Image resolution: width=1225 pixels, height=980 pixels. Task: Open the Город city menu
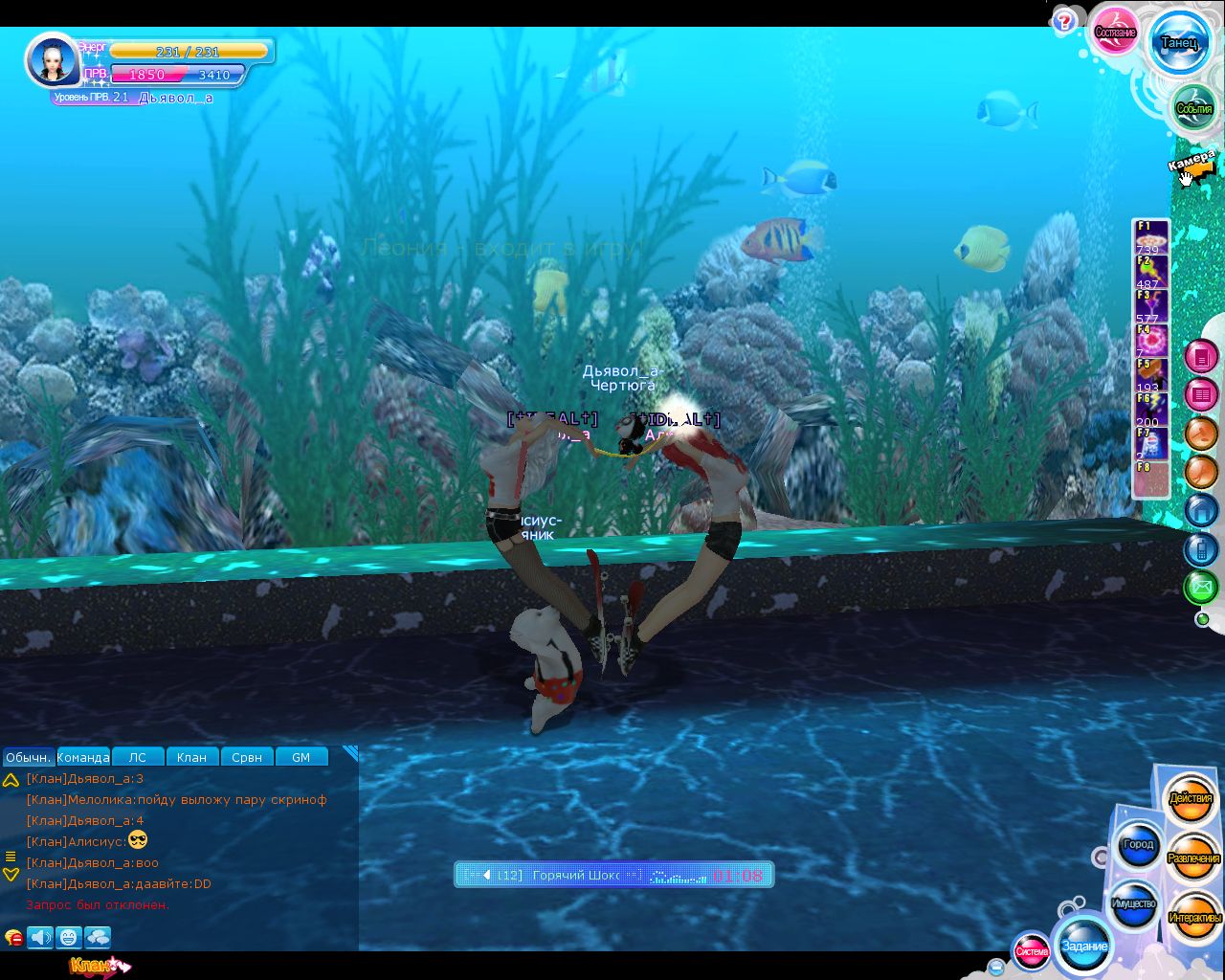pyautogui.click(x=1138, y=844)
